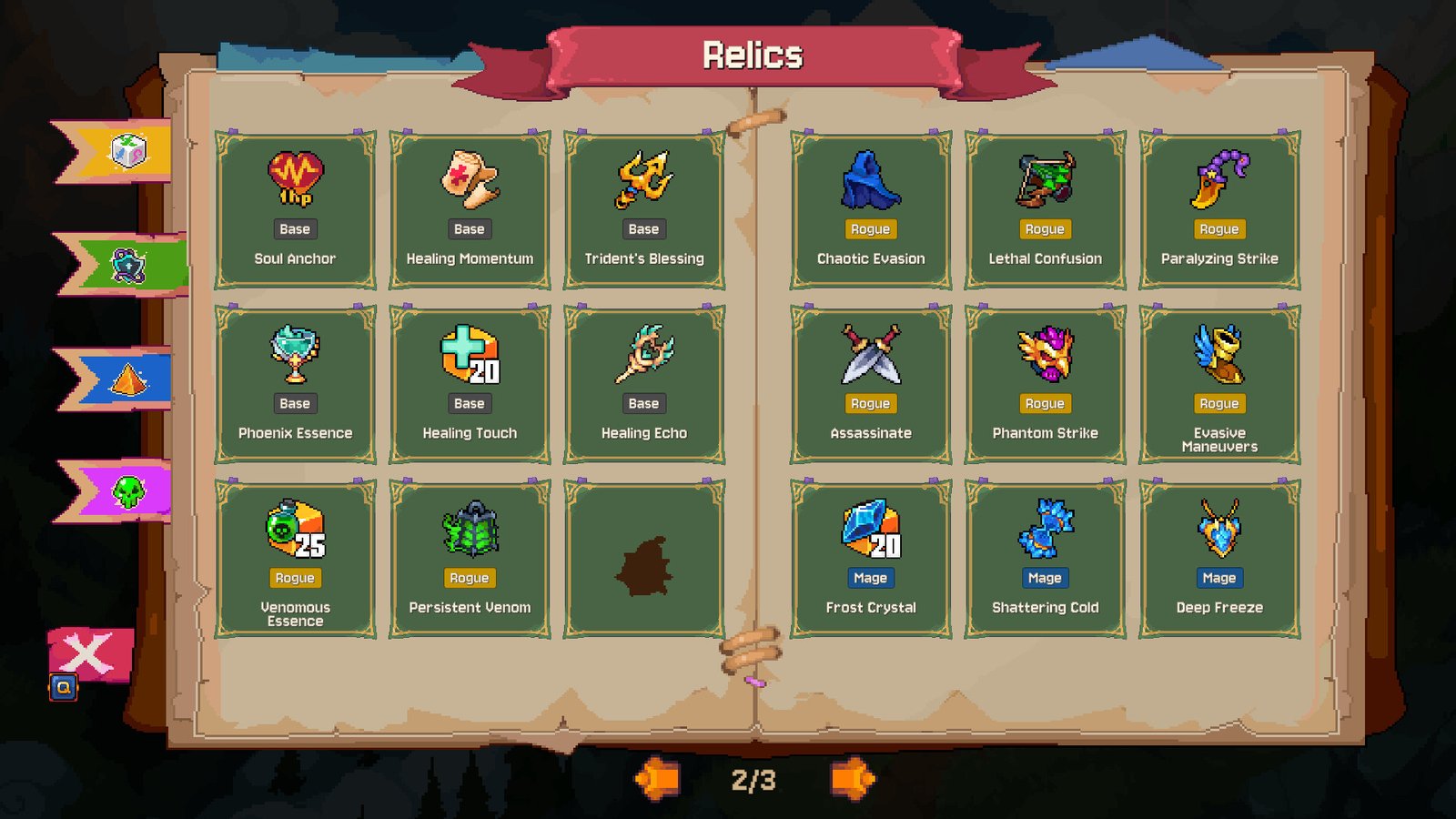Choose the Frost Crystal relic
Image resolution: width=1456 pixels, height=819 pixels.
pos(871,560)
